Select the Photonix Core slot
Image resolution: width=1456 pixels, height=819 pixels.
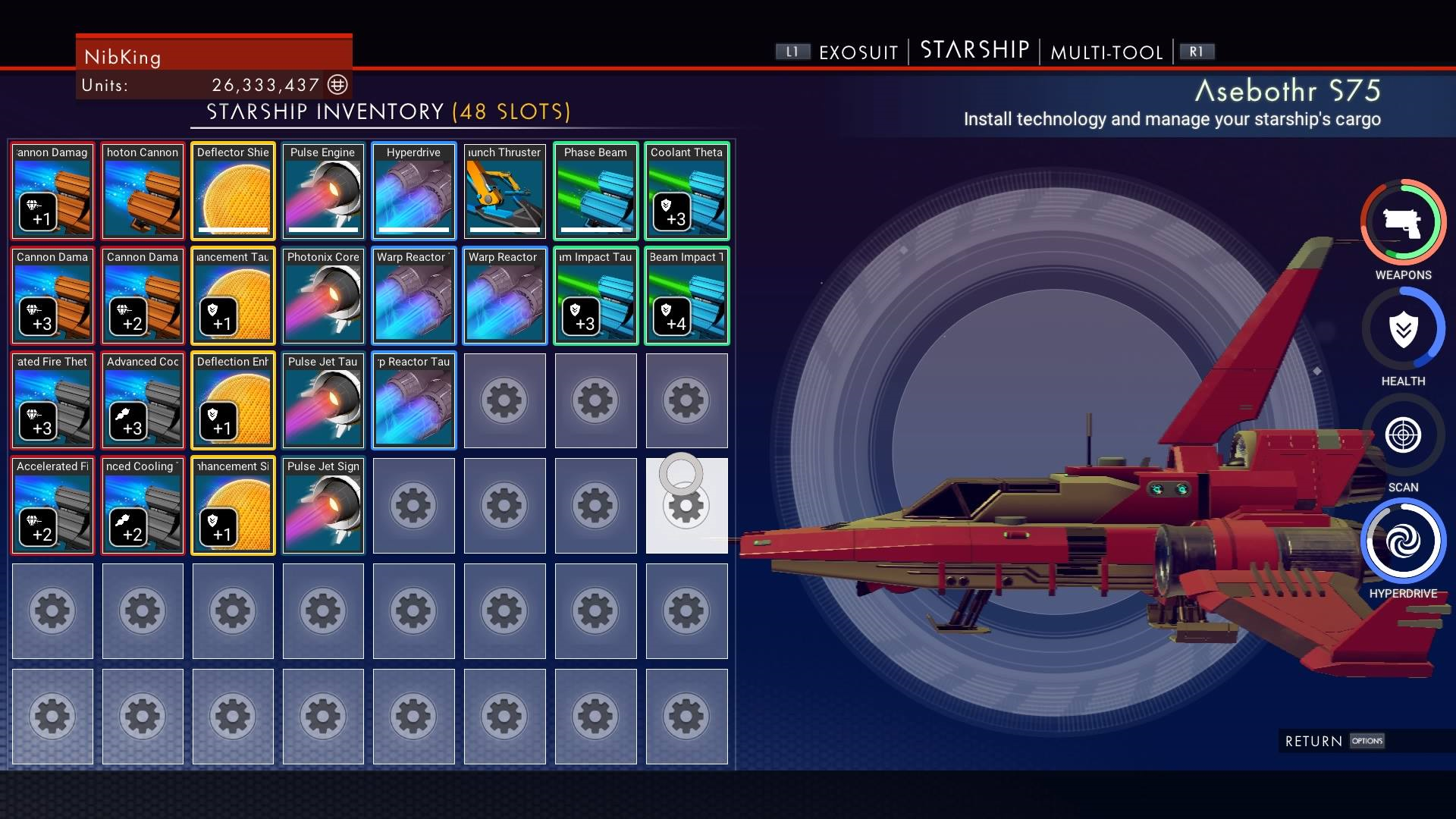323,296
